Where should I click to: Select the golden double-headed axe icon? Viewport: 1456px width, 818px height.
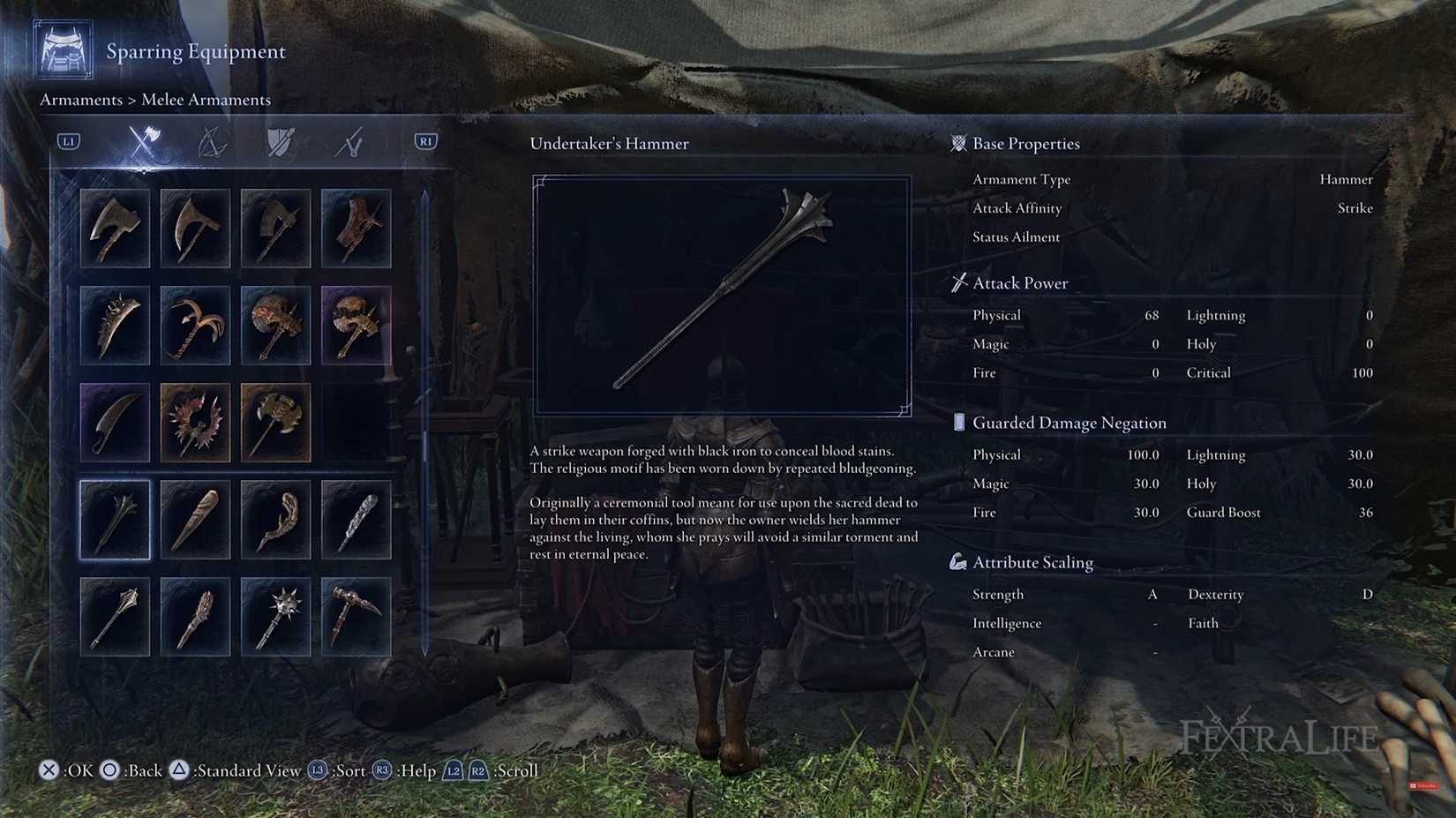275,423
